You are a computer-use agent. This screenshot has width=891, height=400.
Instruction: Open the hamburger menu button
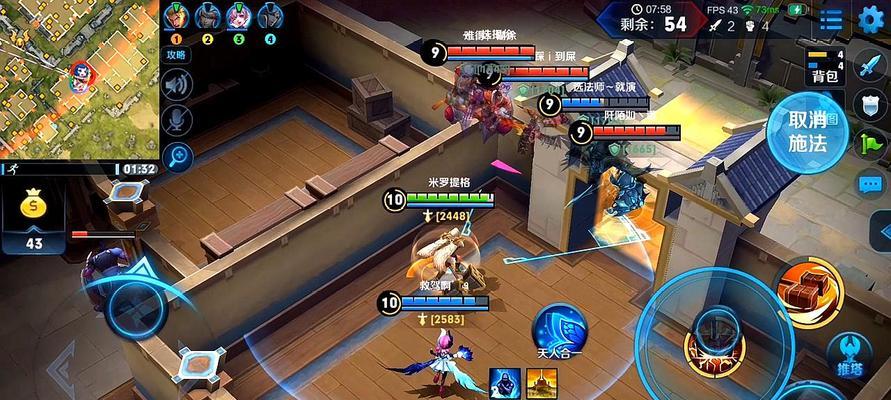click(831, 21)
